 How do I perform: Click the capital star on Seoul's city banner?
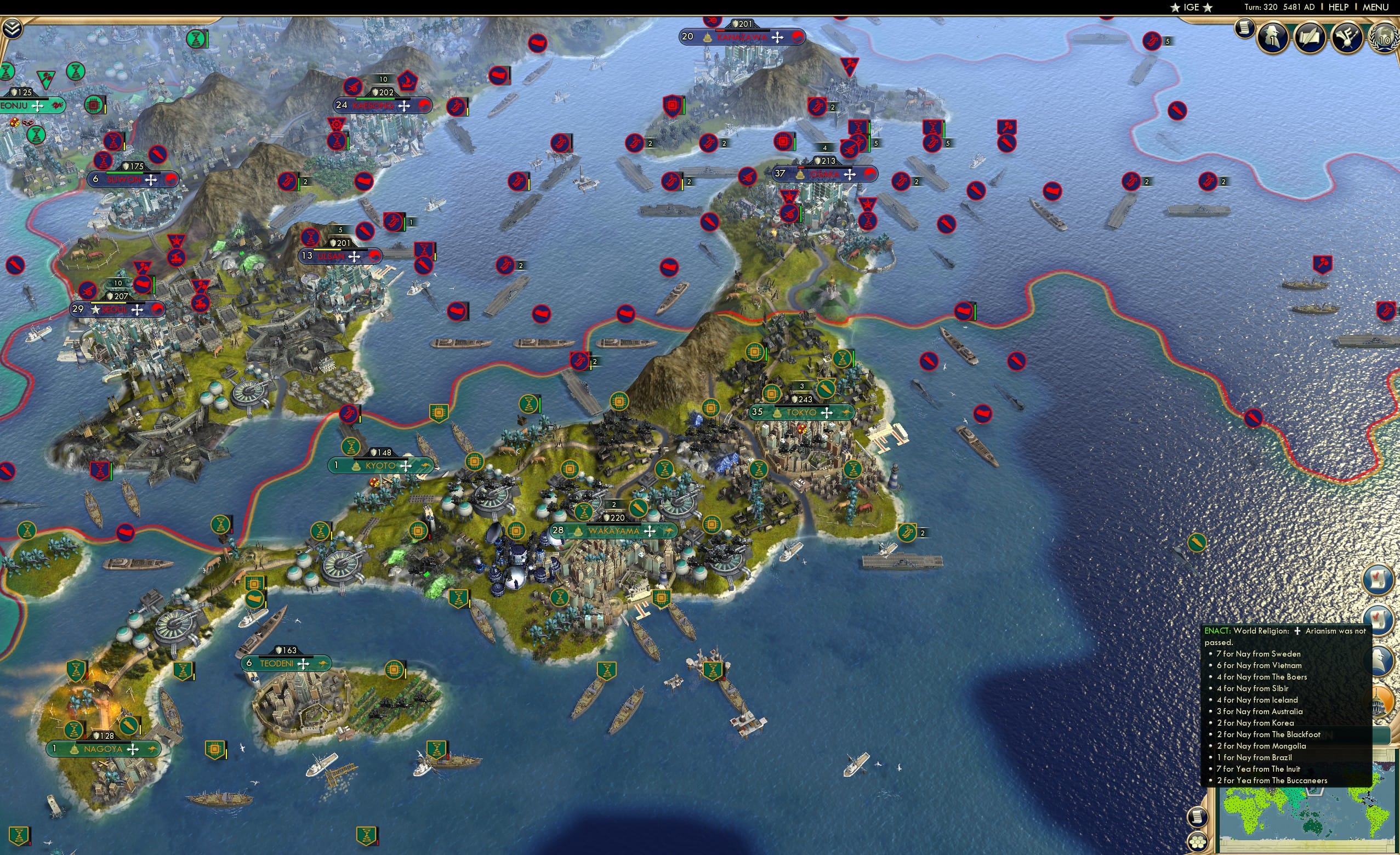pos(94,310)
